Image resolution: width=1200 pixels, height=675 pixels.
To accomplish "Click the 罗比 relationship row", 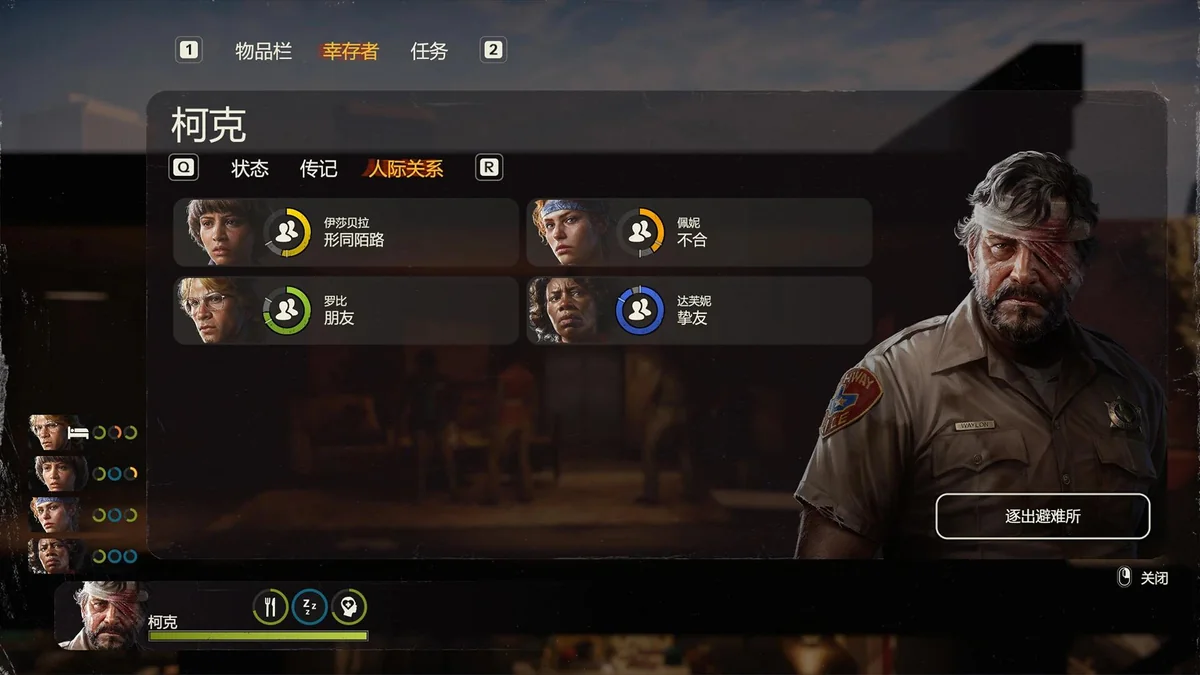I will (x=346, y=310).
